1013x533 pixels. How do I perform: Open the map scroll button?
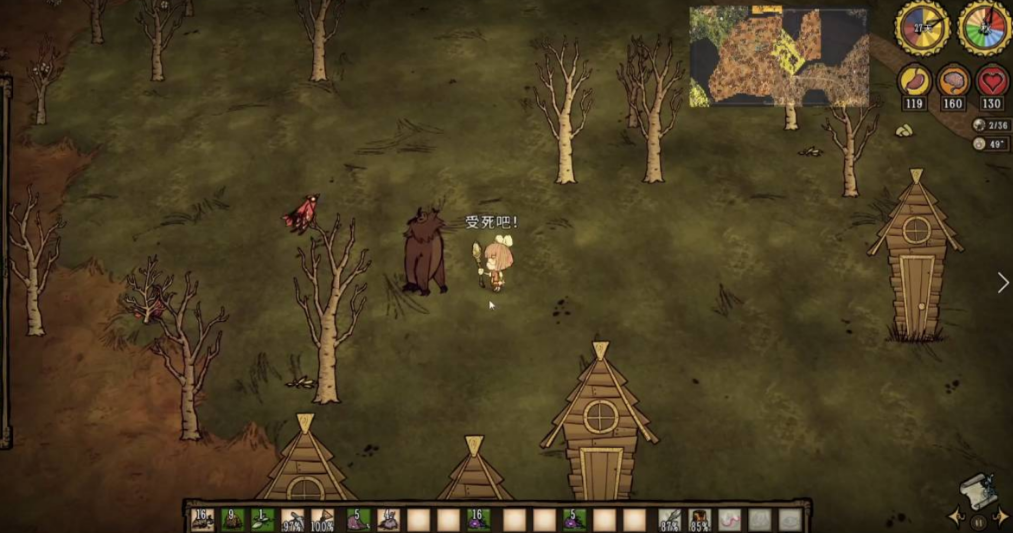coord(977,490)
